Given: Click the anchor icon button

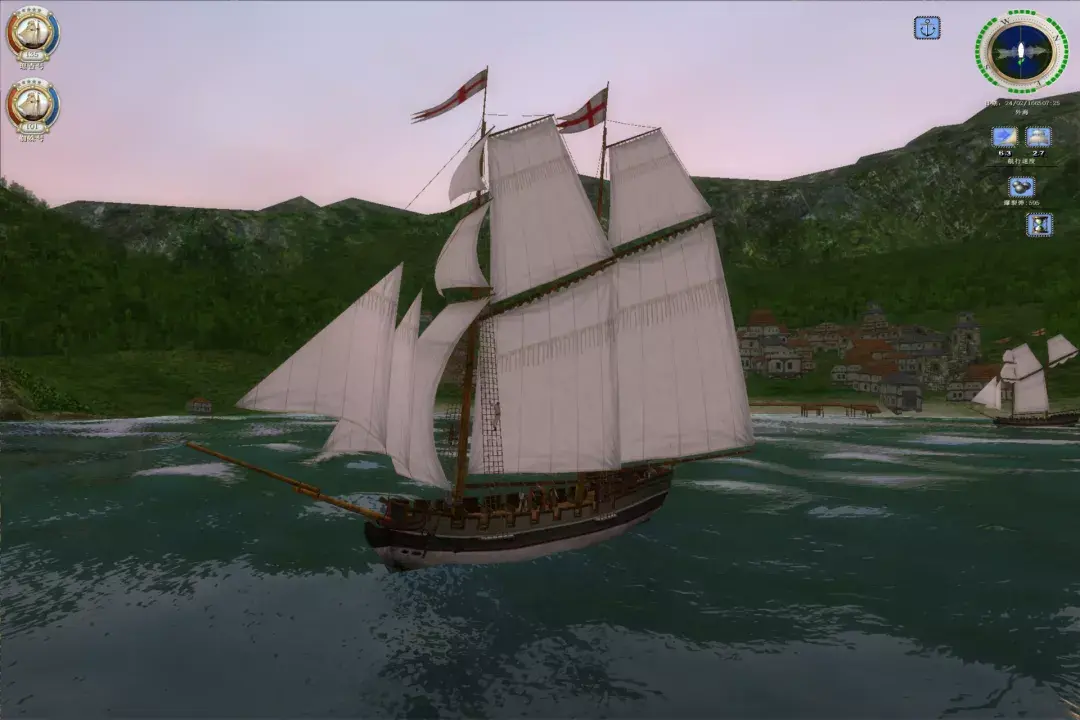Looking at the screenshot, I should point(927,28).
